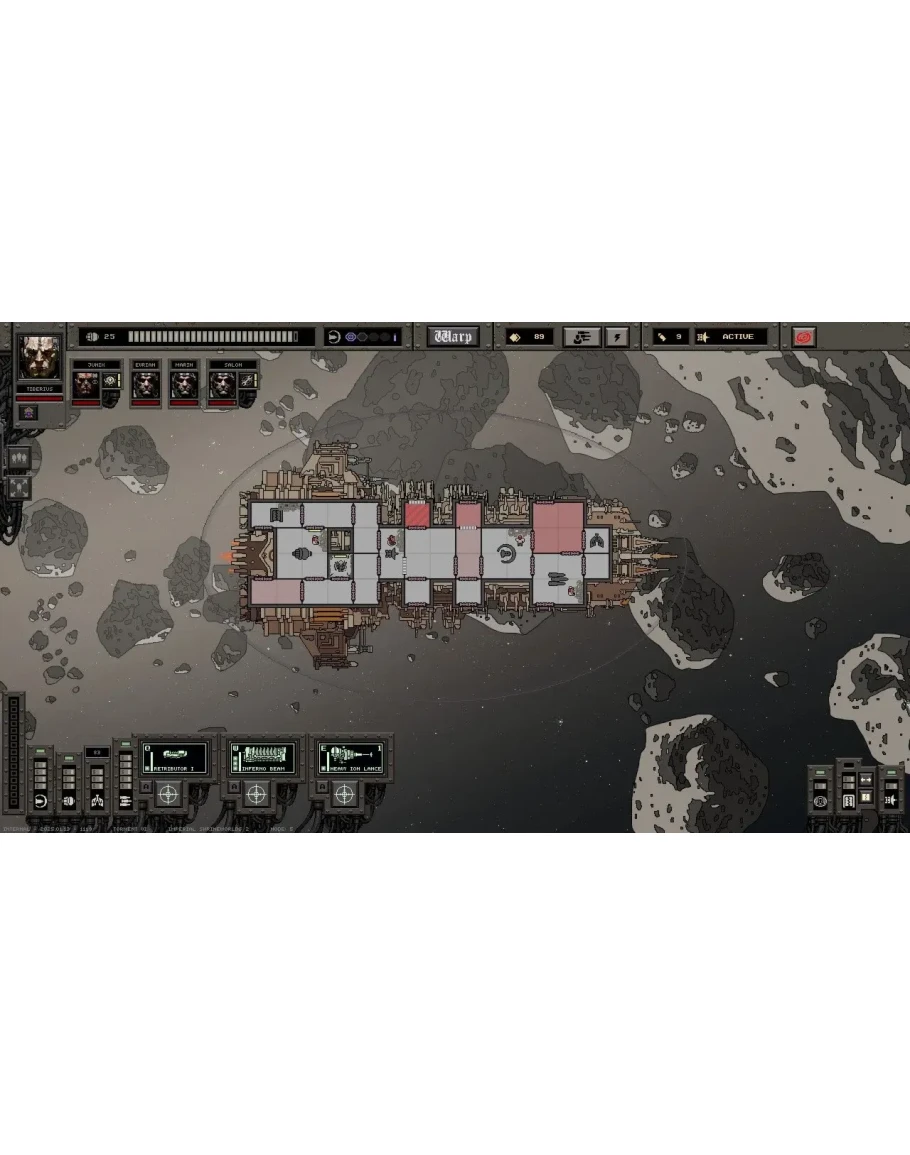Toggle the expand arrows button on left edge
The height and width of the screenshot is (1155, 910).
click(19, 487)
